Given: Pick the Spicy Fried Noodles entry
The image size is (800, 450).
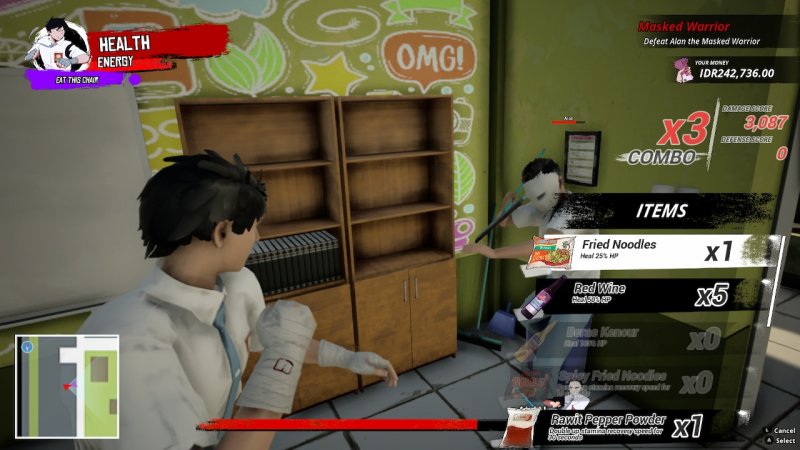Looking at the screenshot, I should (x=650, y=380).
